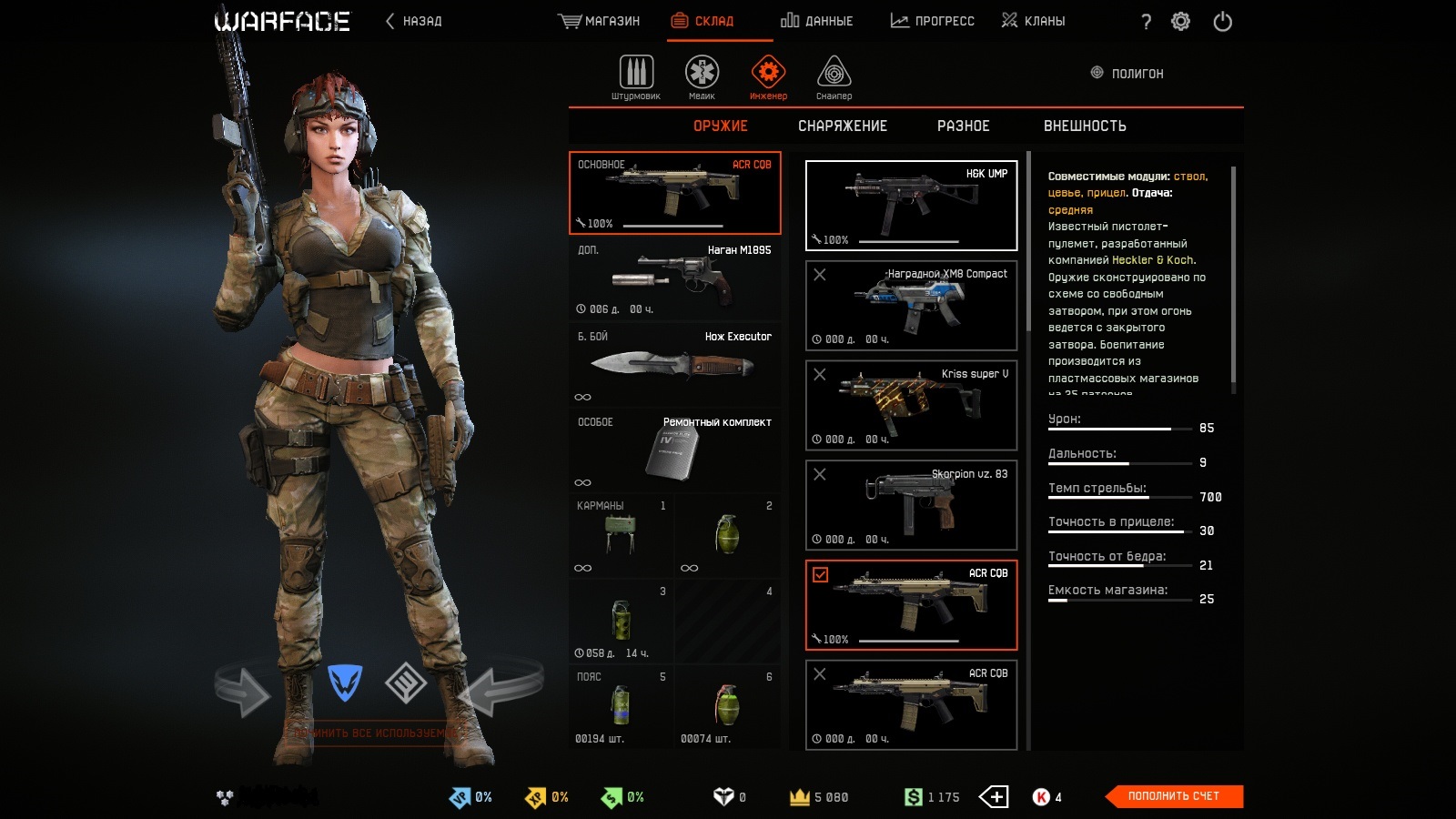Open the Разное tab
The height and width of the screenshot is (819, 1456).
click(x=963, y=126)
